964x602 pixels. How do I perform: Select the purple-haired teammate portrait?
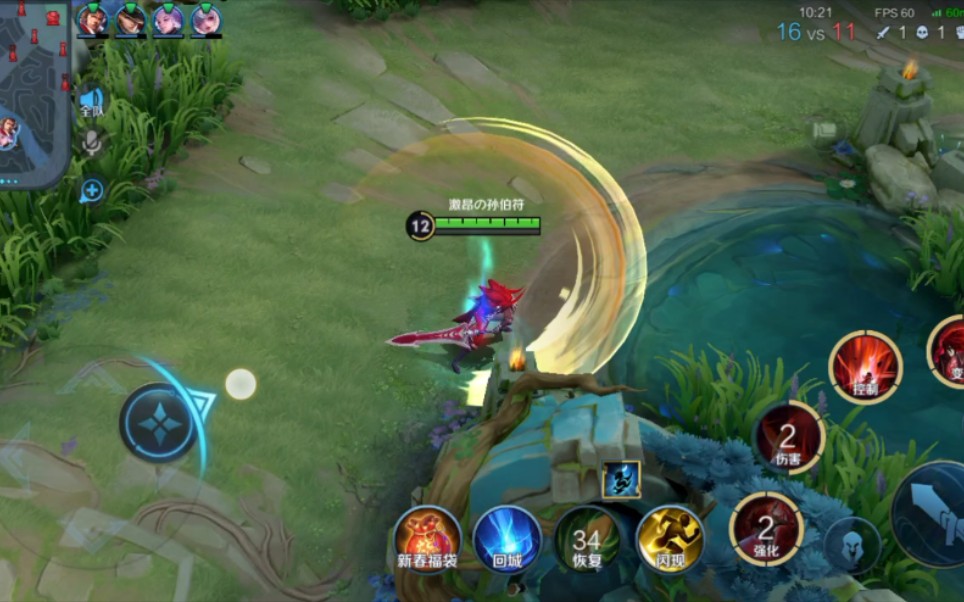168,19
